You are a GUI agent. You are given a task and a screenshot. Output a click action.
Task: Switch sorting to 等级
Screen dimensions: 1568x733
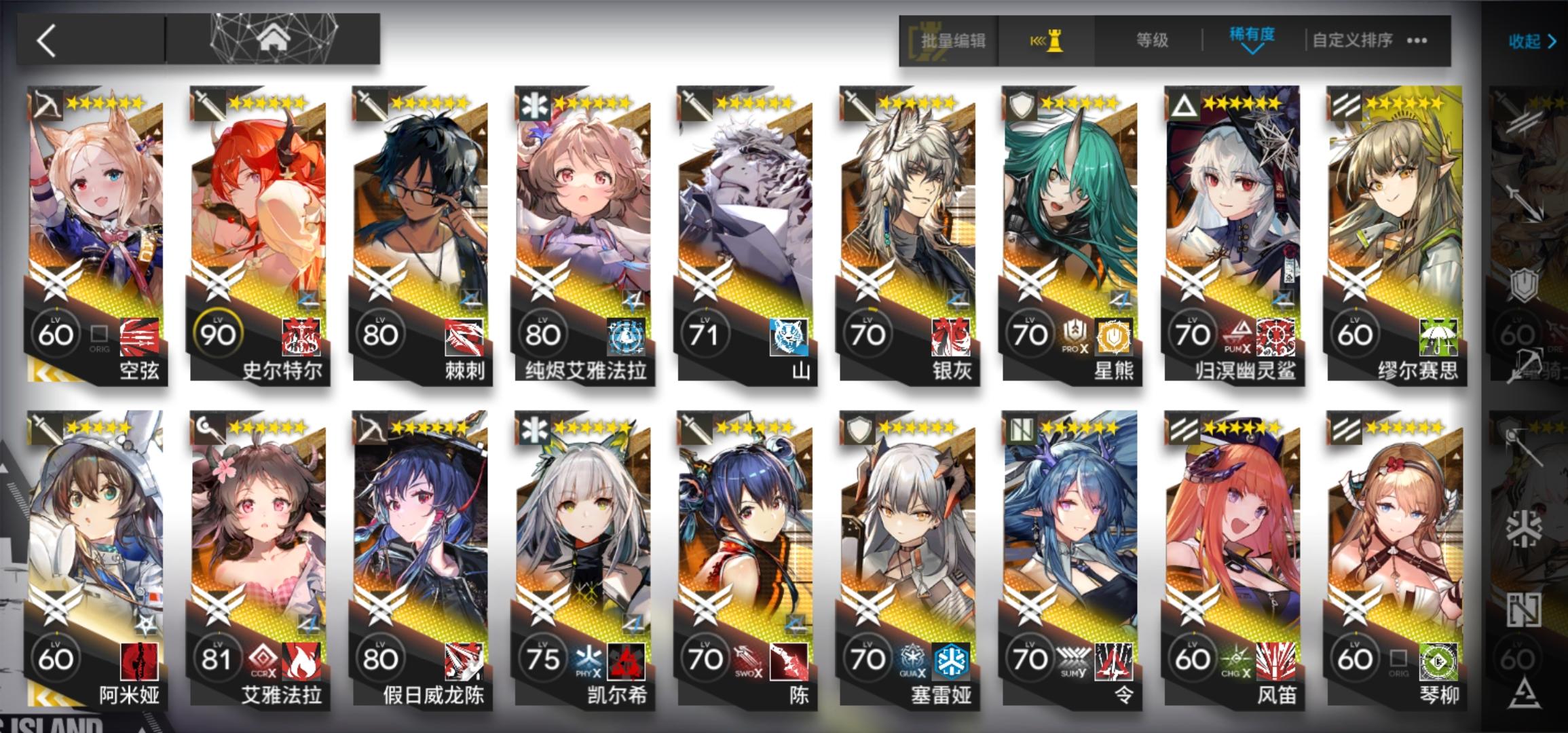pos(1153,39)
